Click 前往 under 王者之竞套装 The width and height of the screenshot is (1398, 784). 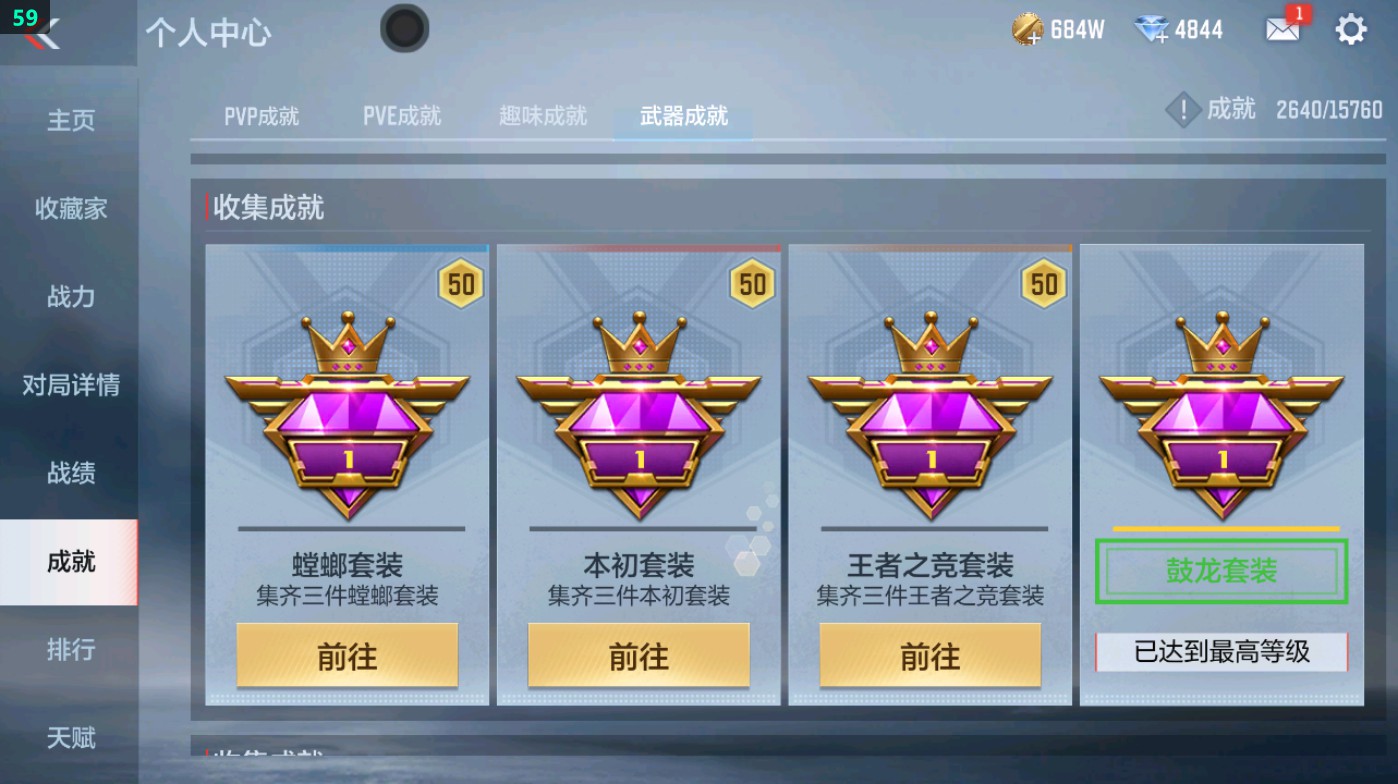pos(929,655)
